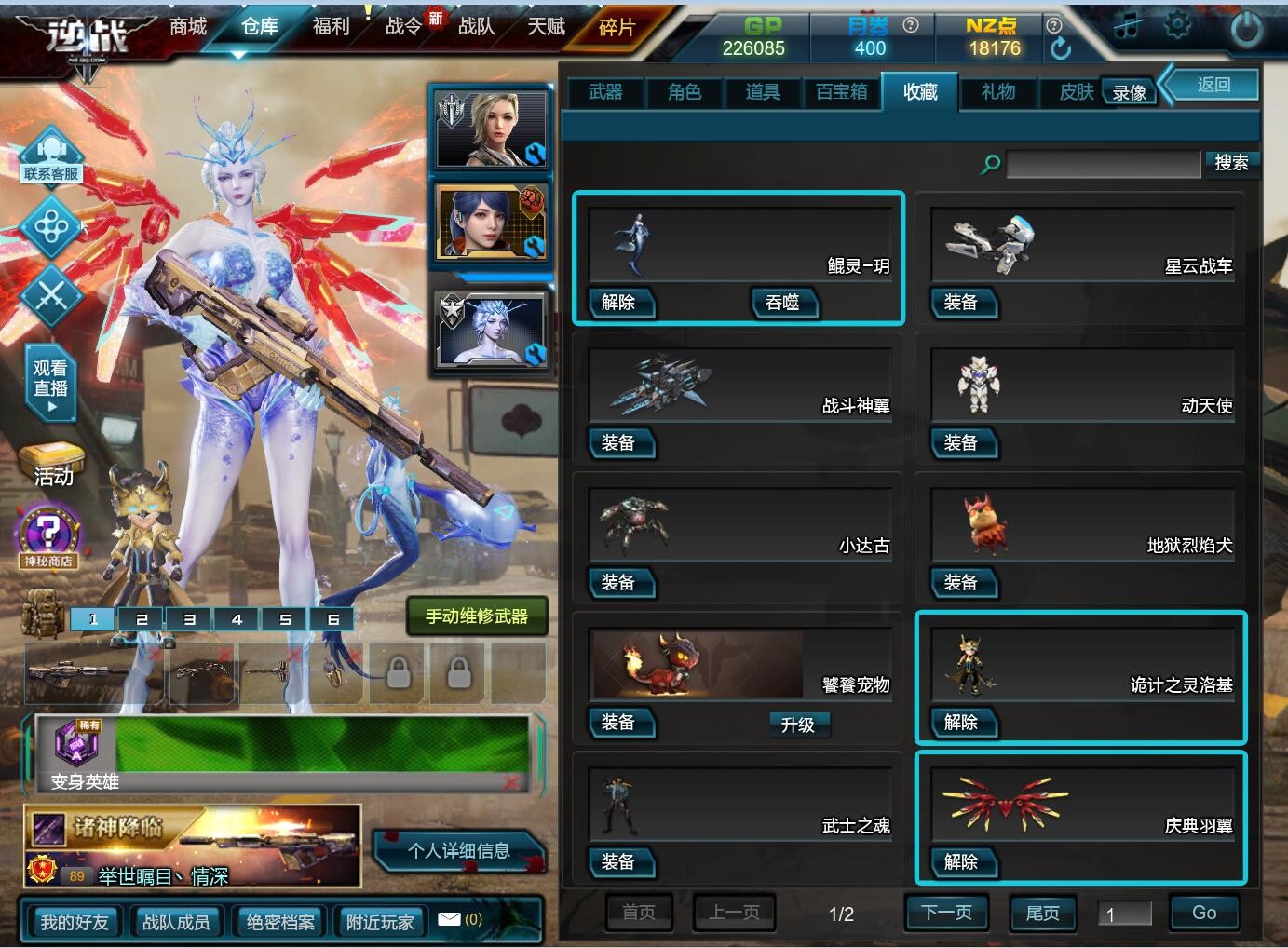
Task: Open 我的好友 friends list
Action: [75, 922]
